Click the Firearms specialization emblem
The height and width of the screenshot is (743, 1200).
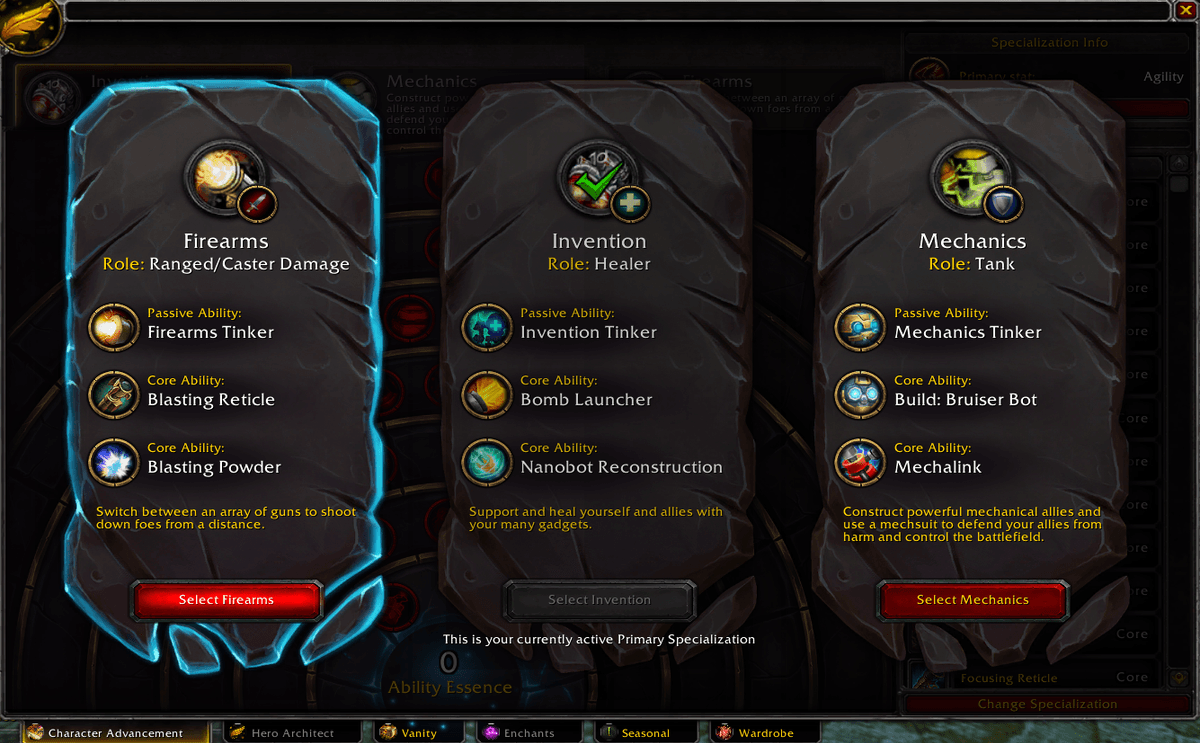[x=224, y=177]
